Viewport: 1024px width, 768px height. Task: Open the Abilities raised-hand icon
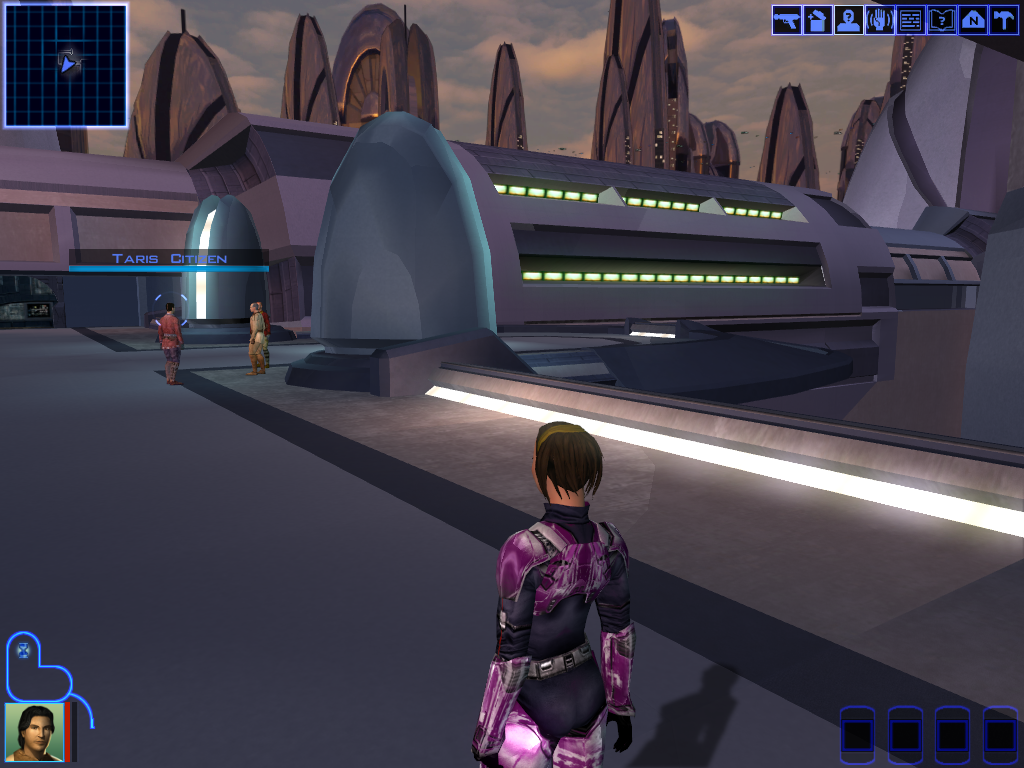coord(880,20)
